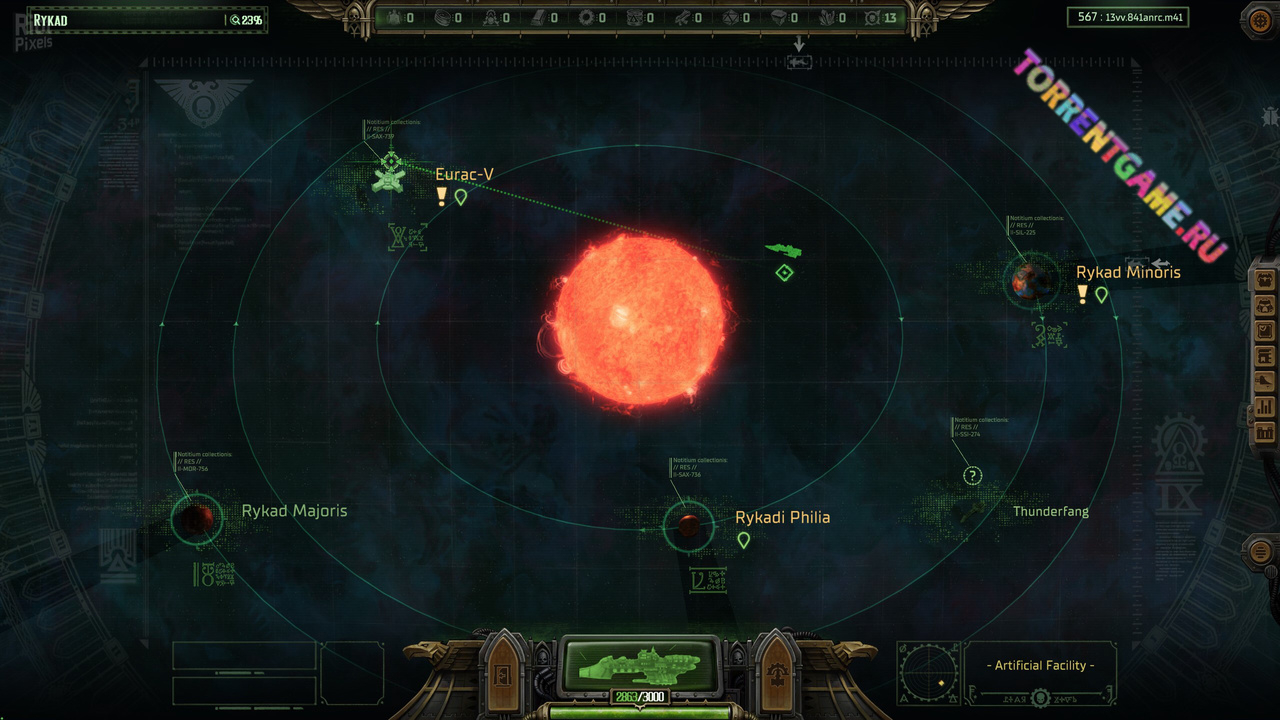Open the radar minimap

[x=929, y=673]
